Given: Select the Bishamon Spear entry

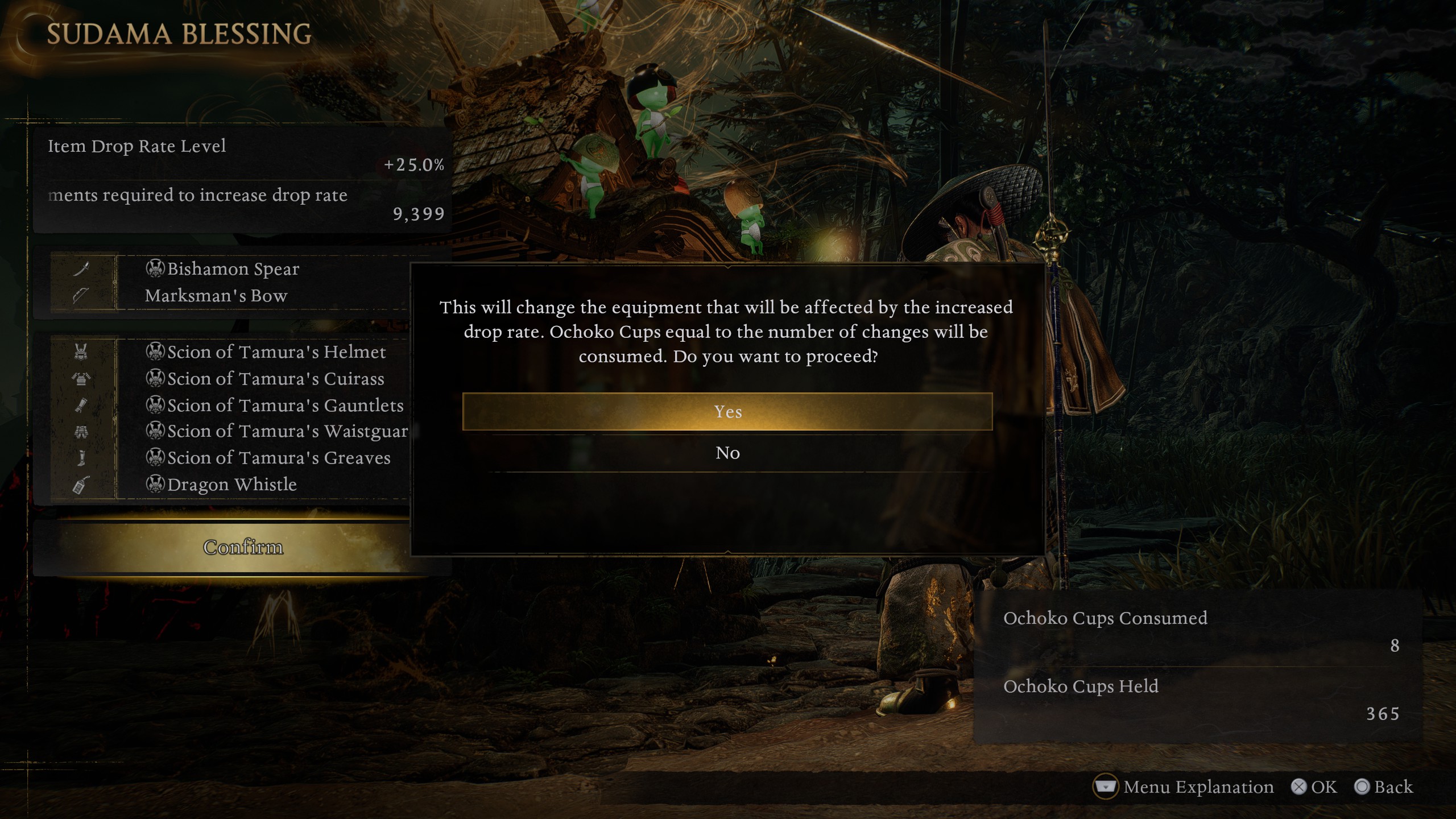Looking at the screenshot, I should 233,268.
